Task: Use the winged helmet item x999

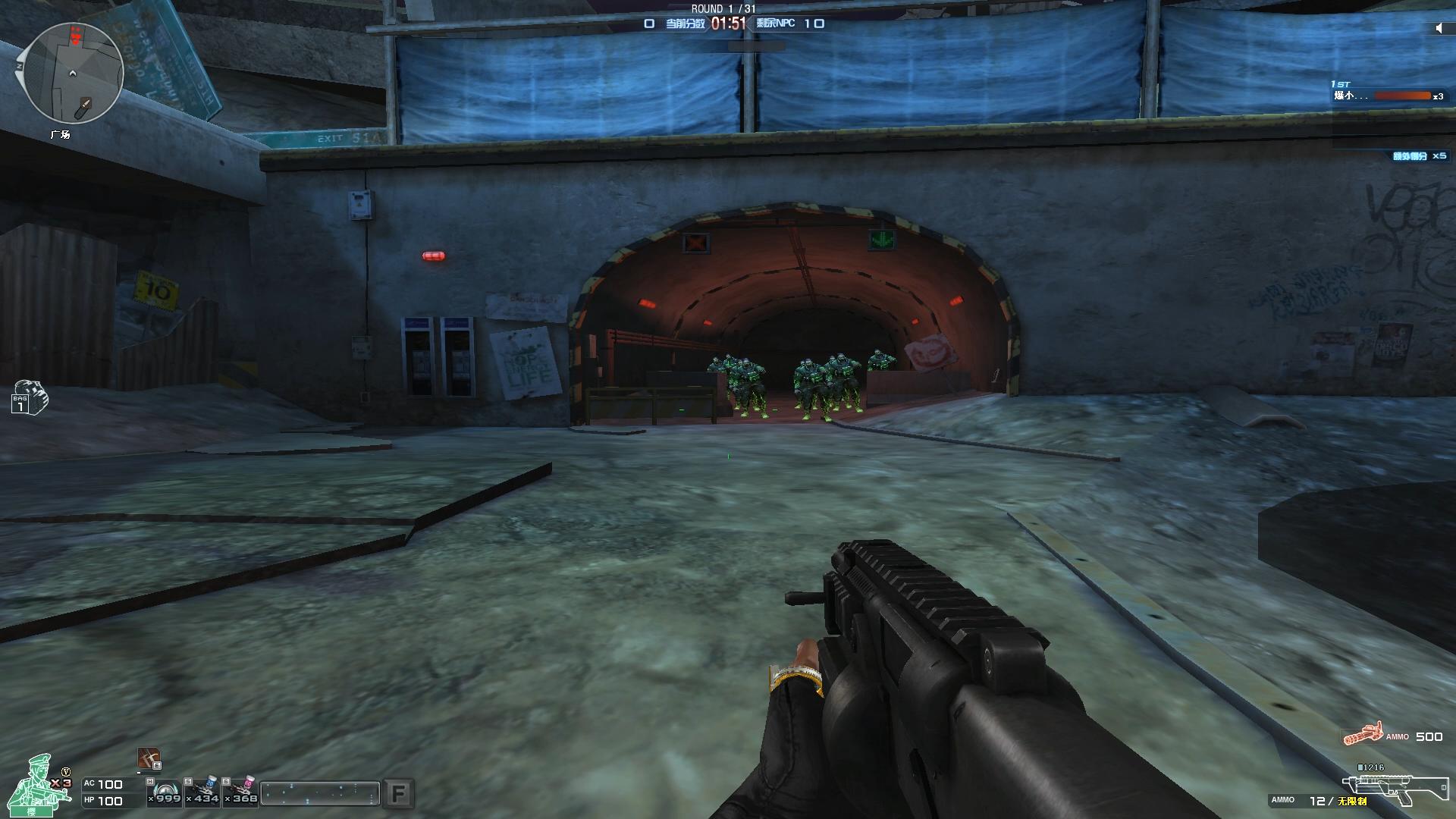Action: coord(165,791)
